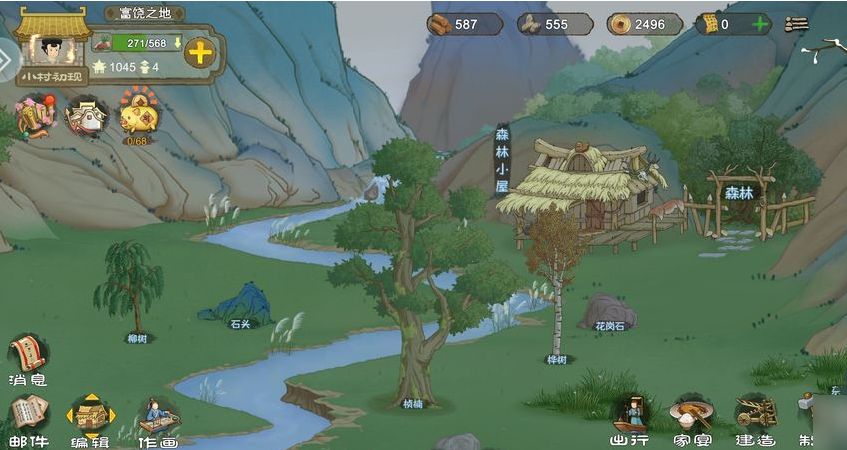The width and height of the screenshot is (847, 450).
Task: Open 出行 (Travel) menu
Action: [x=632, y=416]
